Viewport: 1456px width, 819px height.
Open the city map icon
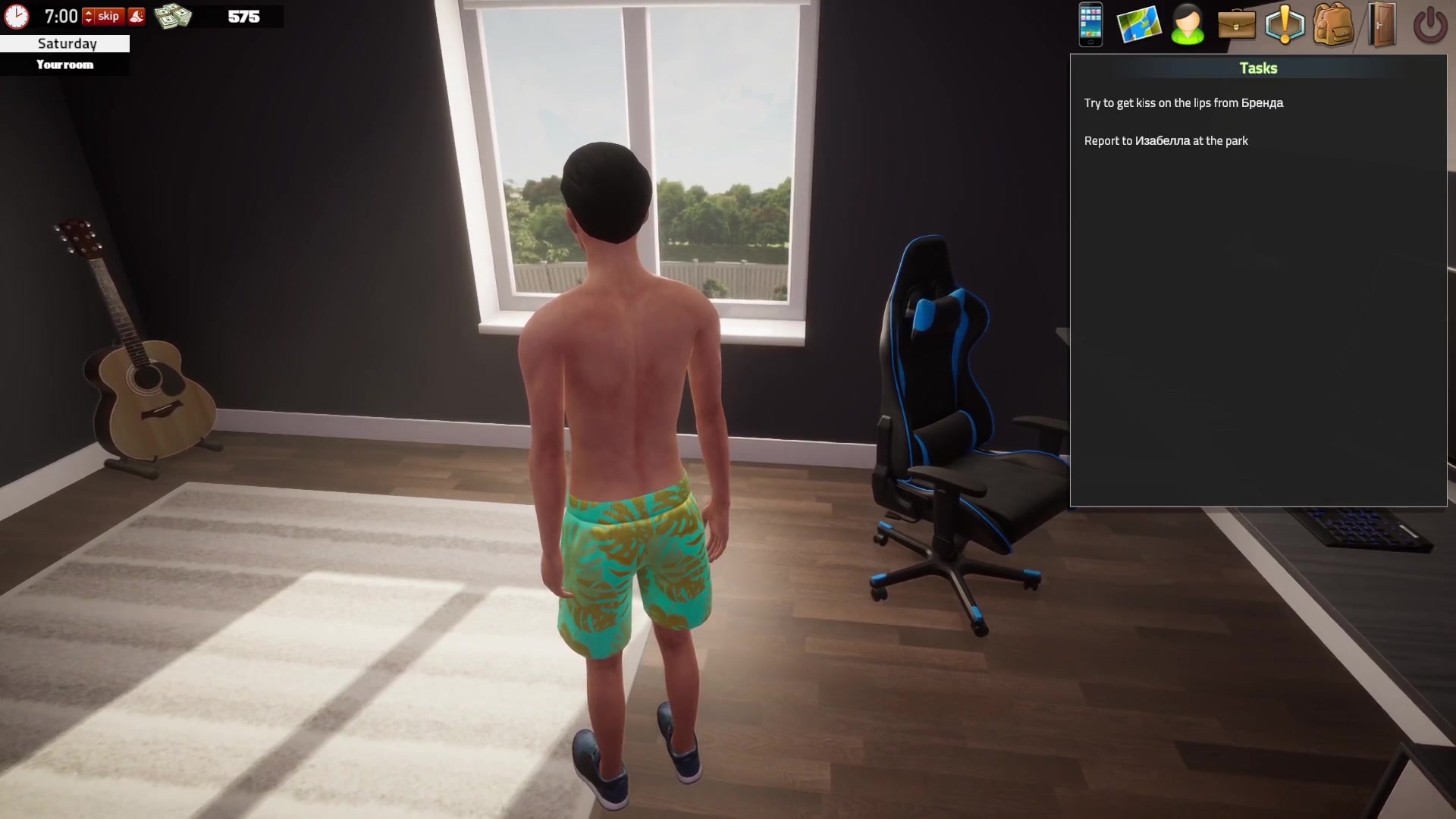(1139, 25)
